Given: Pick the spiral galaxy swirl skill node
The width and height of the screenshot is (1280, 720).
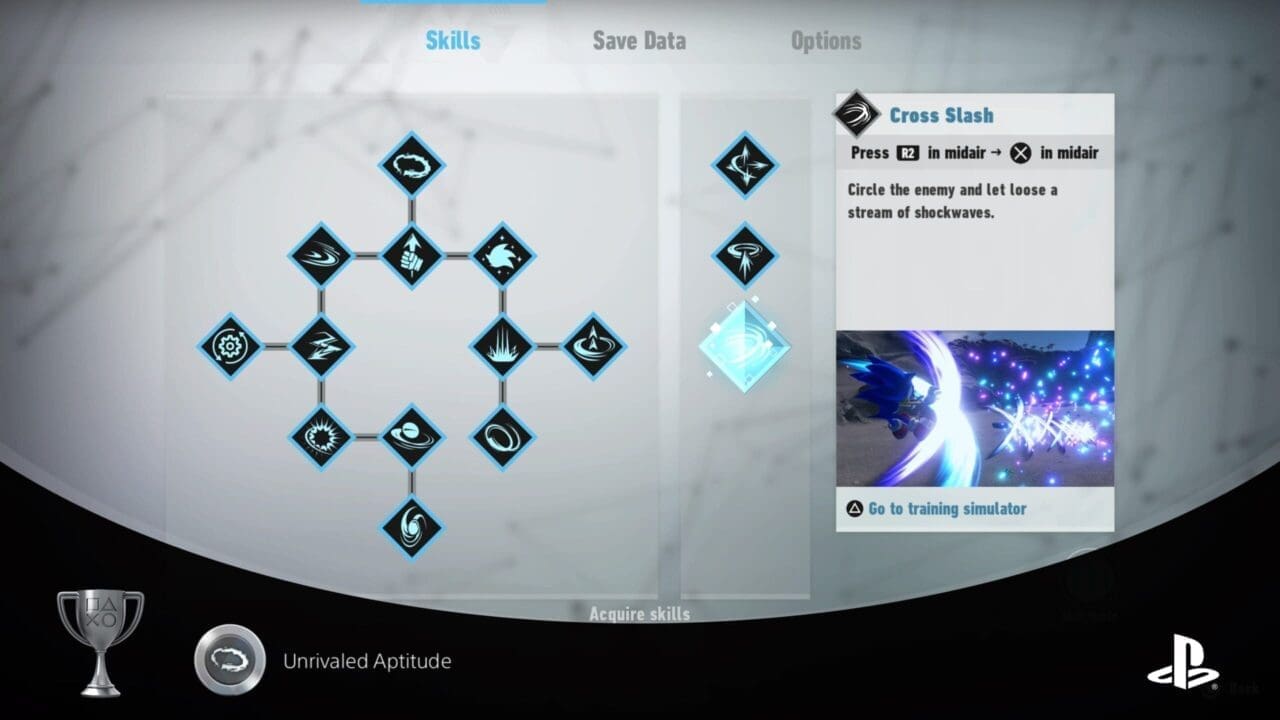Looking at the screenshot, I should point(412,527).
